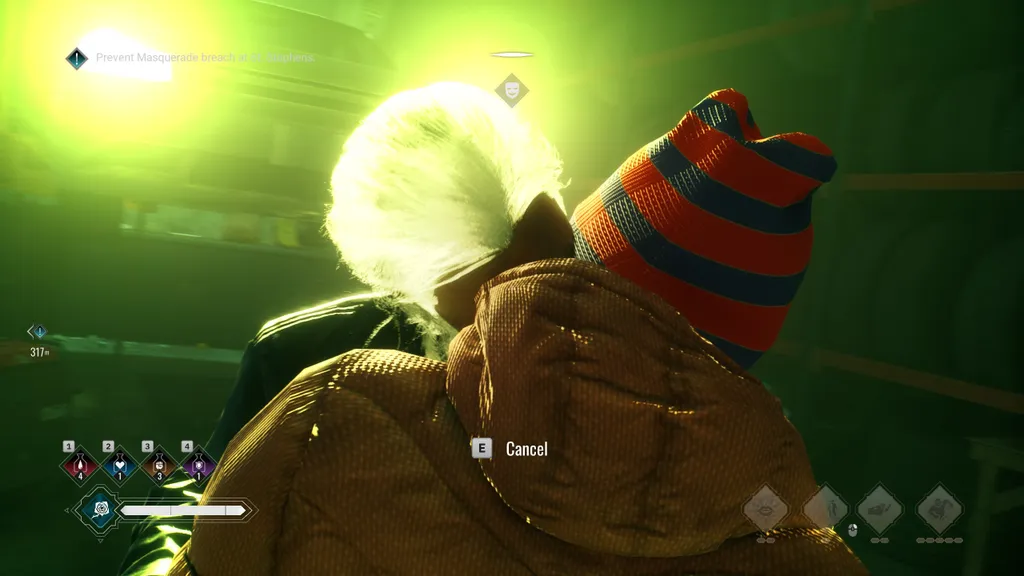Use the orange potion in slot 3
The width and height of the screenshot is (1024, 576).
[x=158, y=464]
